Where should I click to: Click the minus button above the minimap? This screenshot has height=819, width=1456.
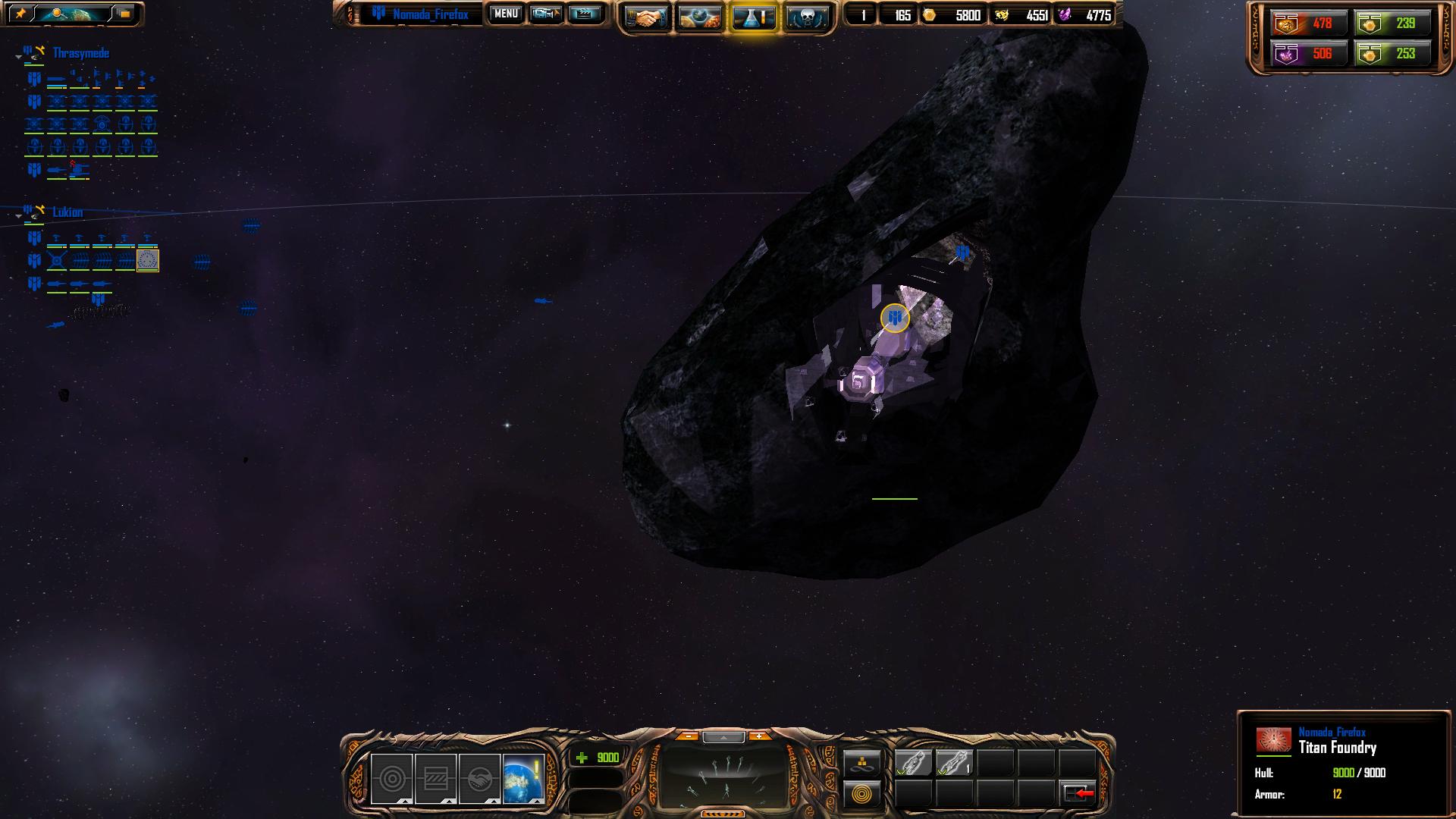coord(687,736)
